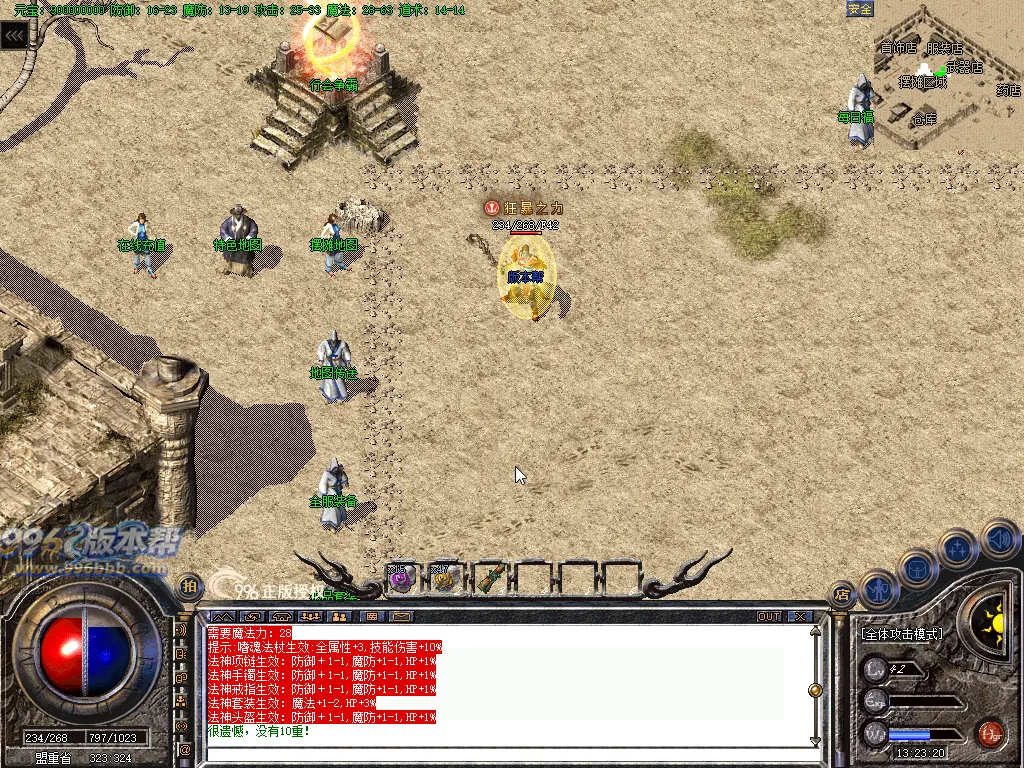Open the mail envelope button on chat bar
This screenshot has height=768, width=1024.
(x=401, y=616)
